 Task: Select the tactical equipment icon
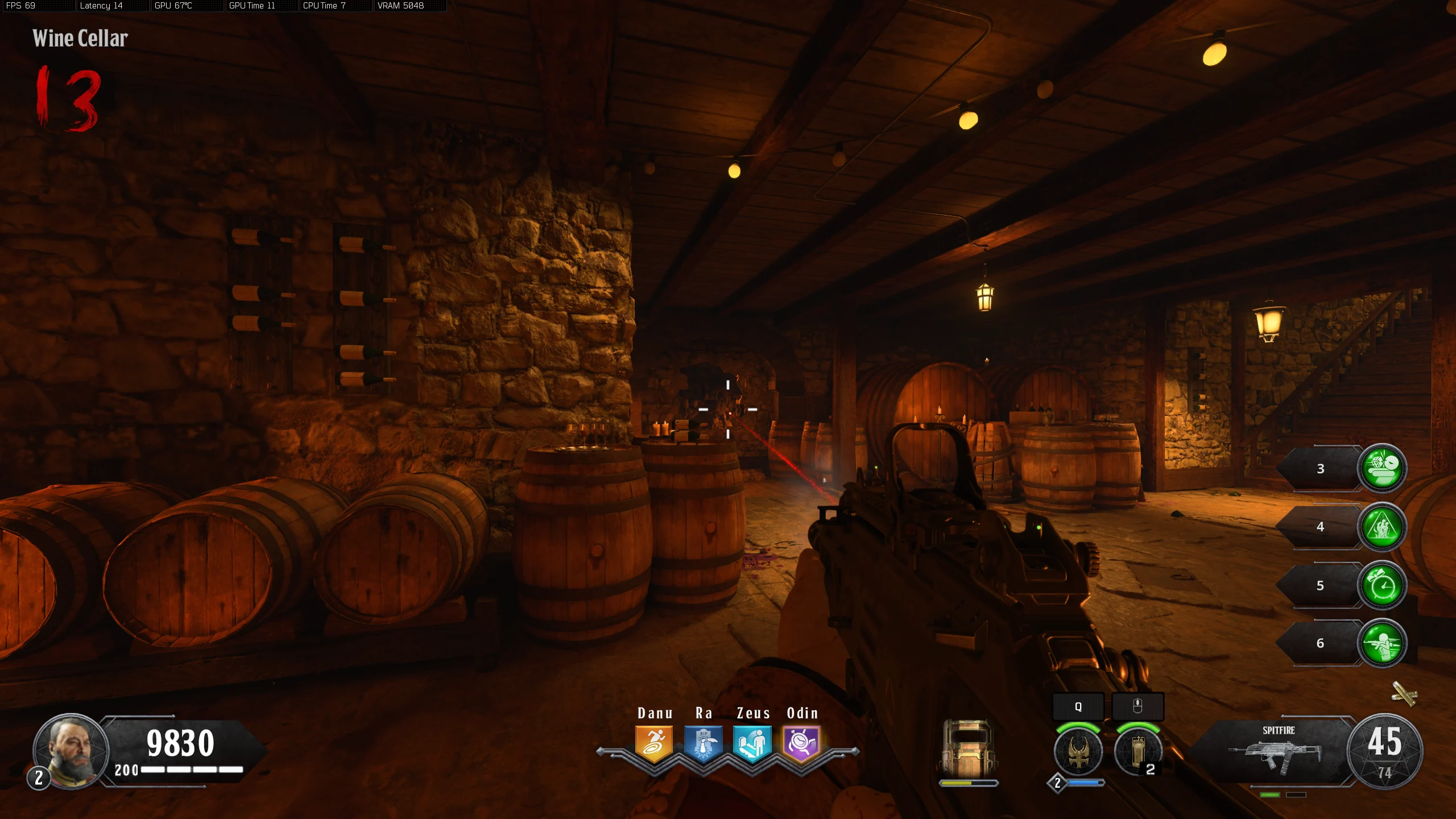tap(1137, 751)
